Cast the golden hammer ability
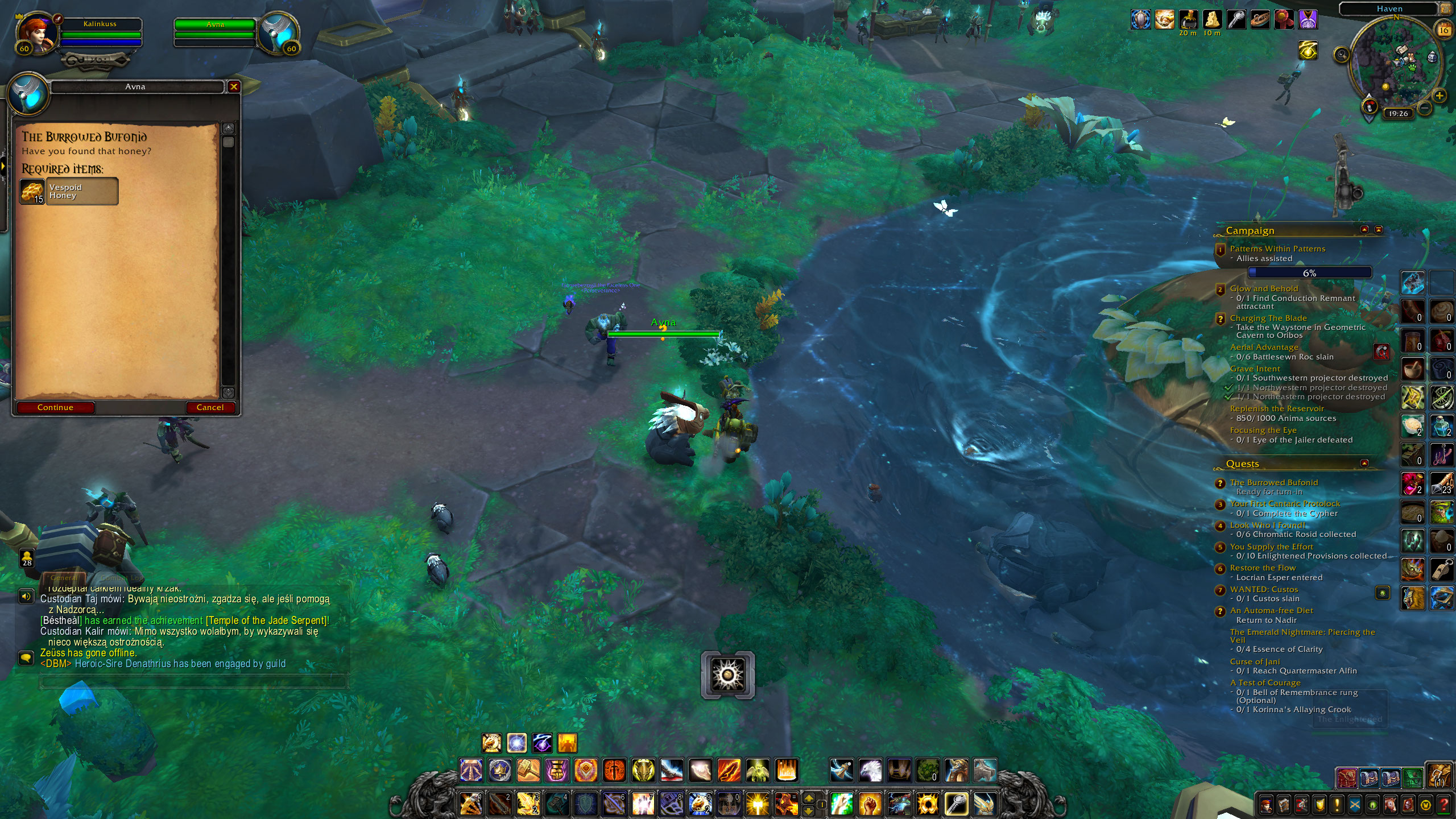 528,771
